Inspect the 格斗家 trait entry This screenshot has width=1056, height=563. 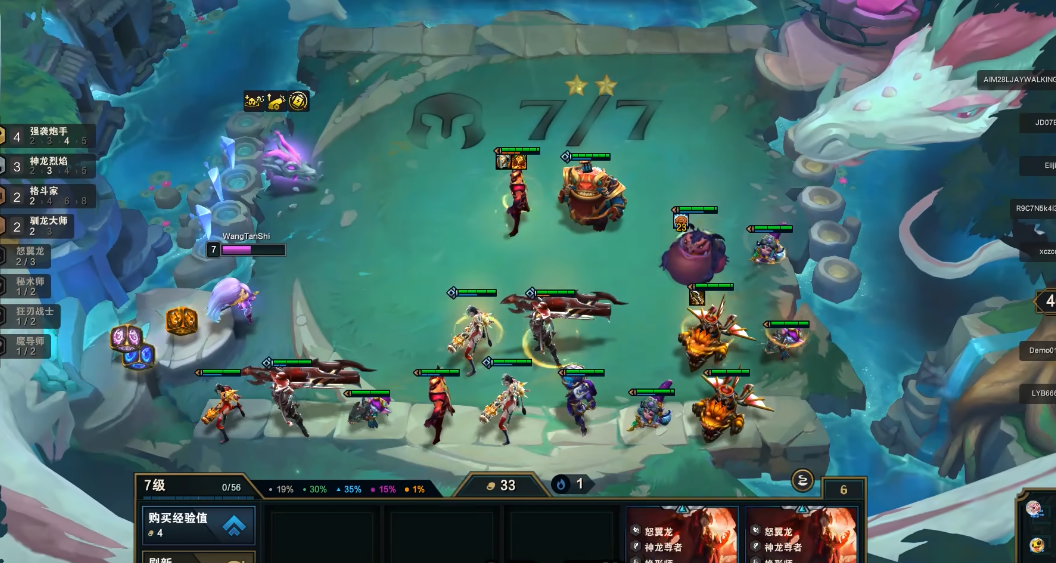click(x=48, y=196)
